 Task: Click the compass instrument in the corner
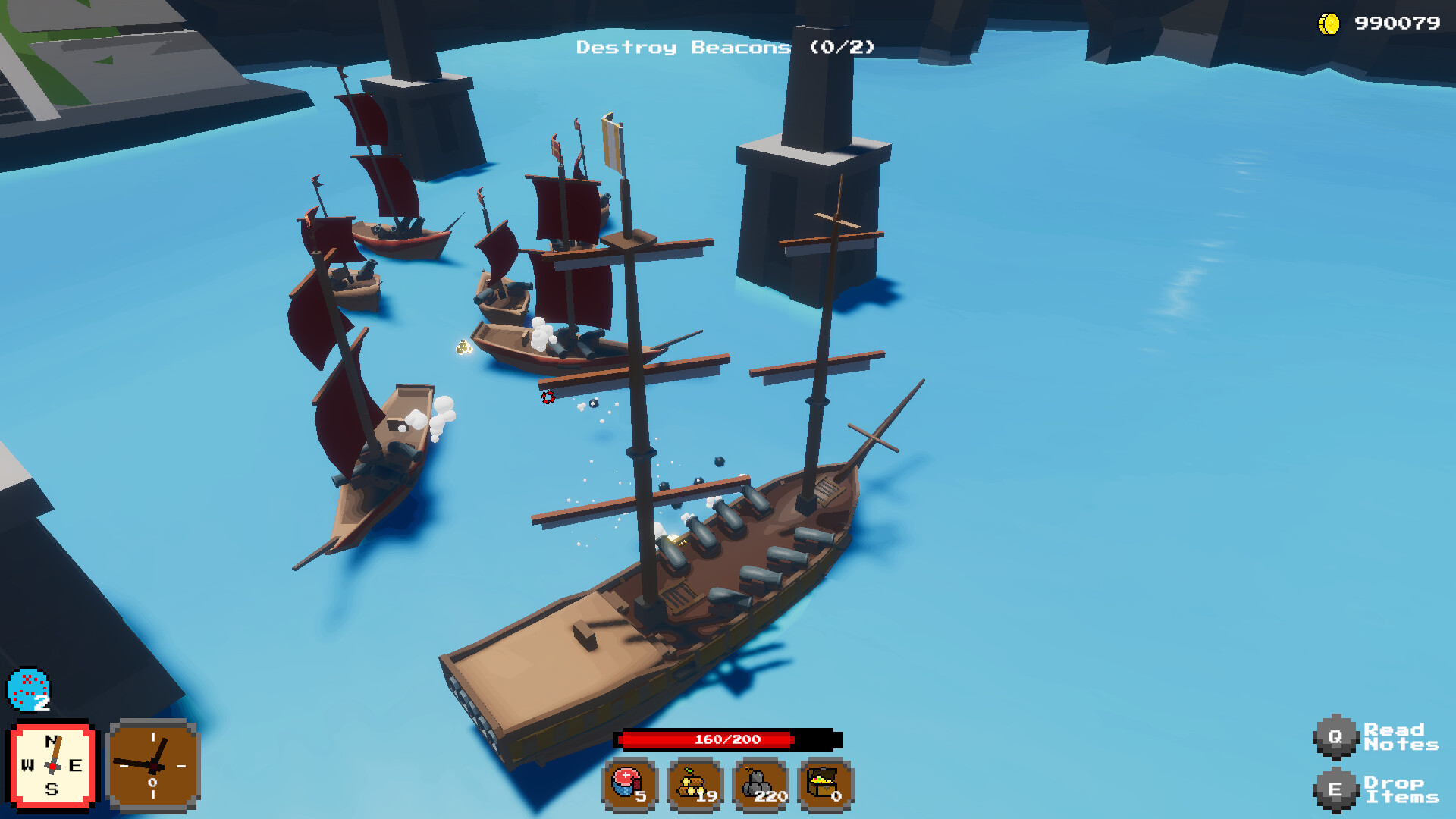(x=50, y=764)
